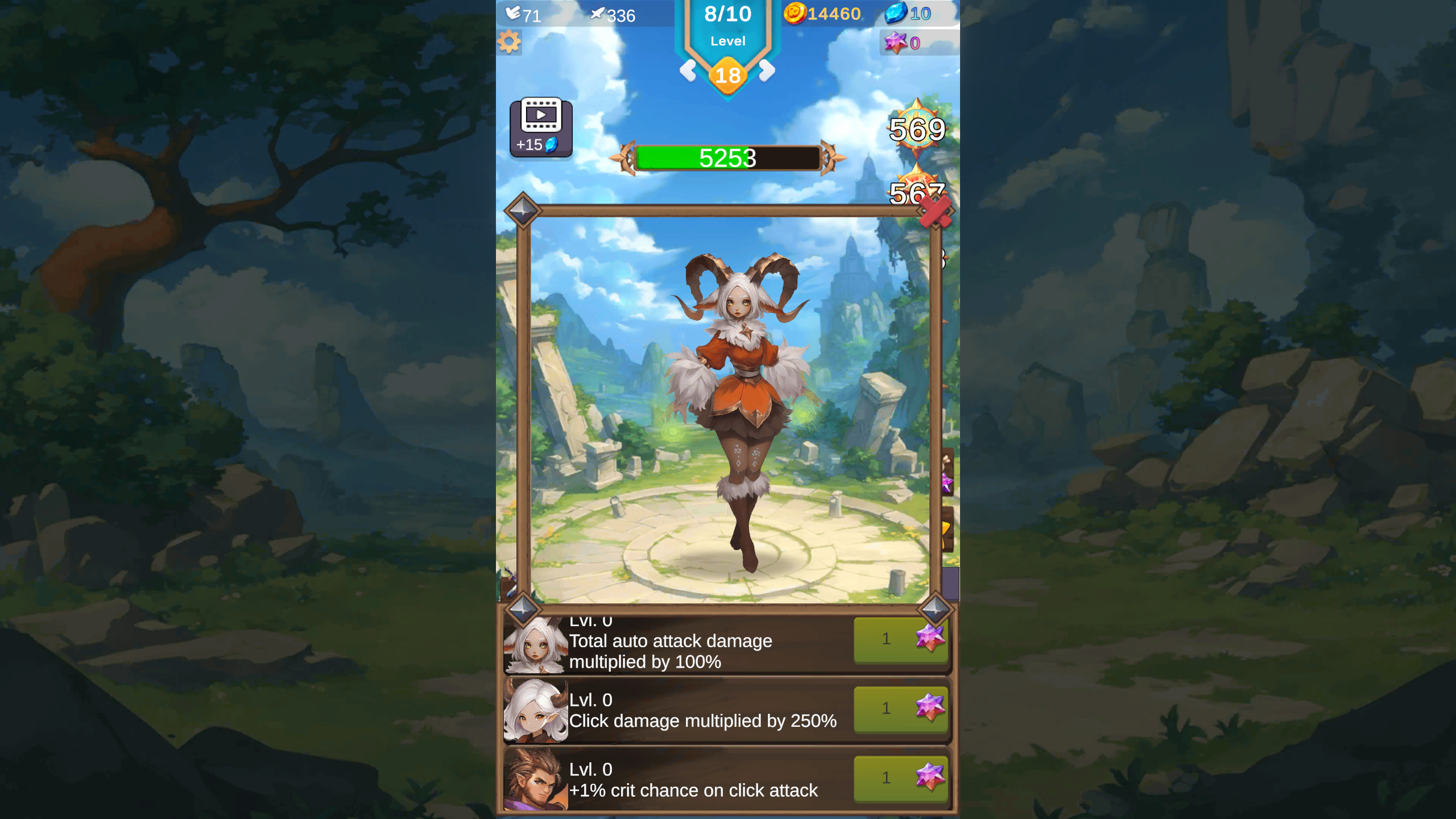Purchase the +1% crit chance upgrade
The width and height of the screenshot is (1456, 819).
coord(901,779)
